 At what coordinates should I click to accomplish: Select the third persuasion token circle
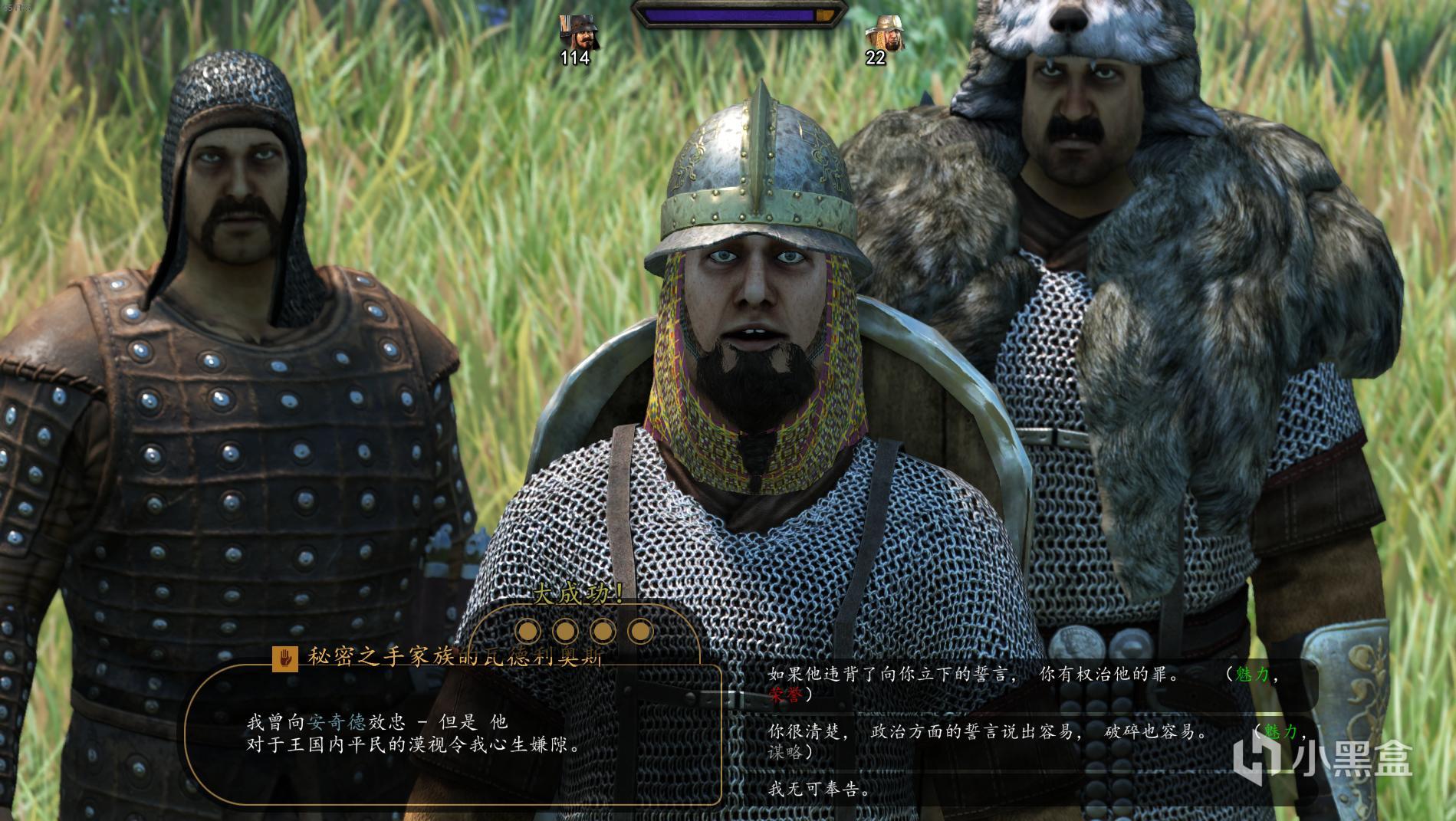pos(604,629)
